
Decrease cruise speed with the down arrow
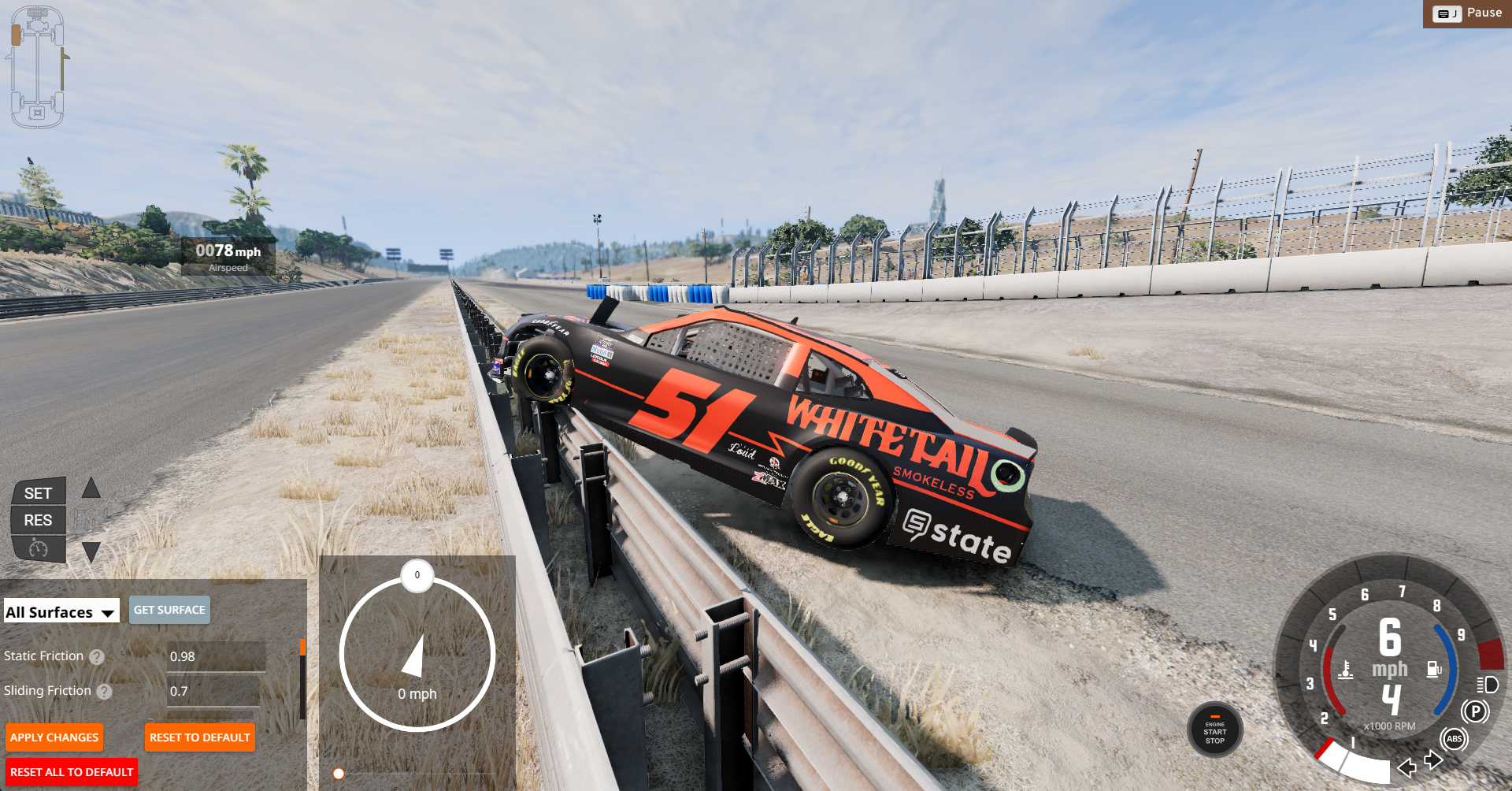tap(91, 551)
